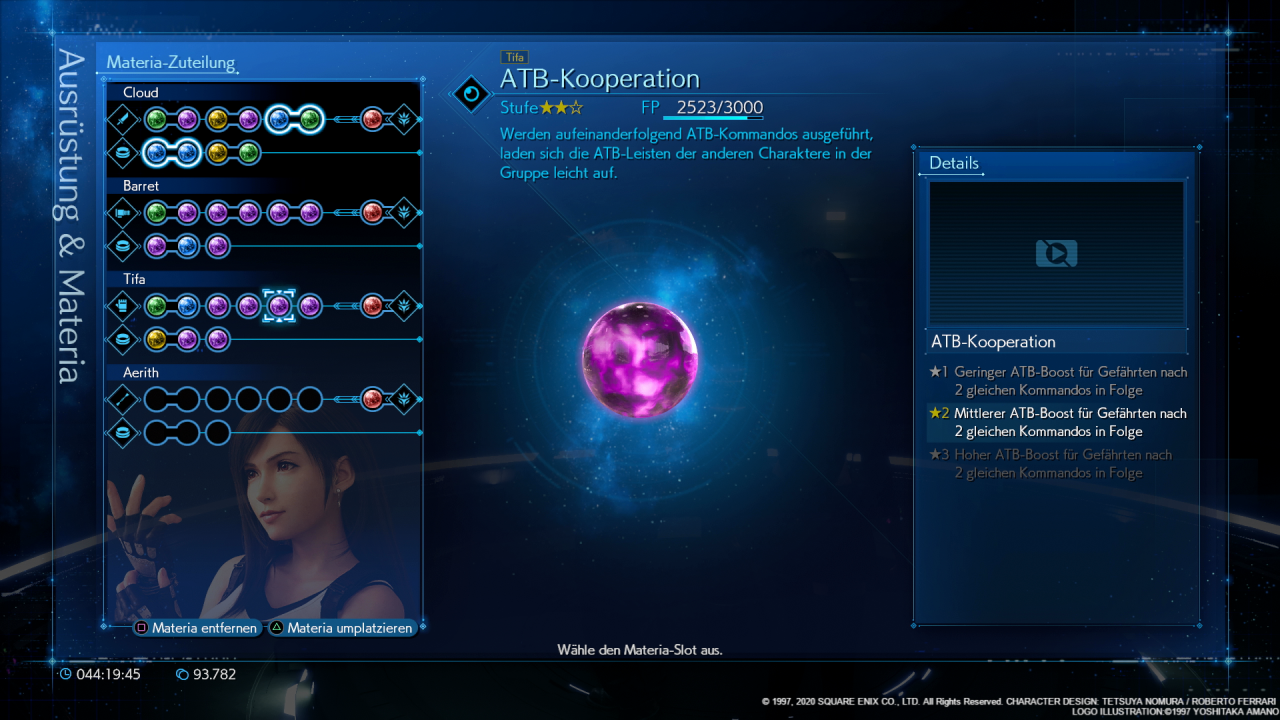The height and width of the screenshot is (720, 1280).
Task: Click Barret's gun-arm weapon icon
Action: tap(123, 212)
